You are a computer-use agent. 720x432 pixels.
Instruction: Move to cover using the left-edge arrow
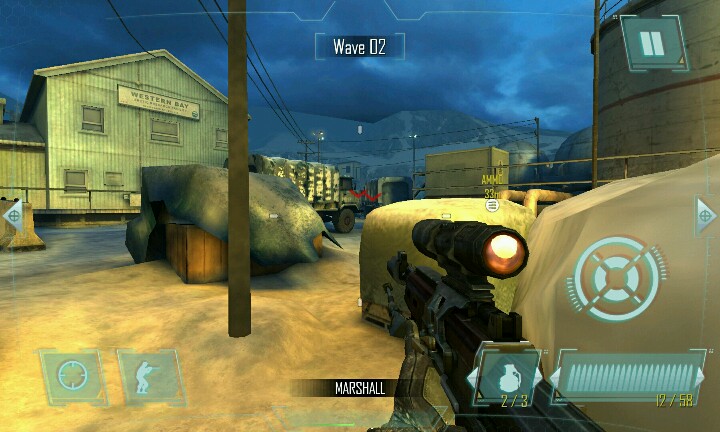pyautogui.click(x=12, y=214)
